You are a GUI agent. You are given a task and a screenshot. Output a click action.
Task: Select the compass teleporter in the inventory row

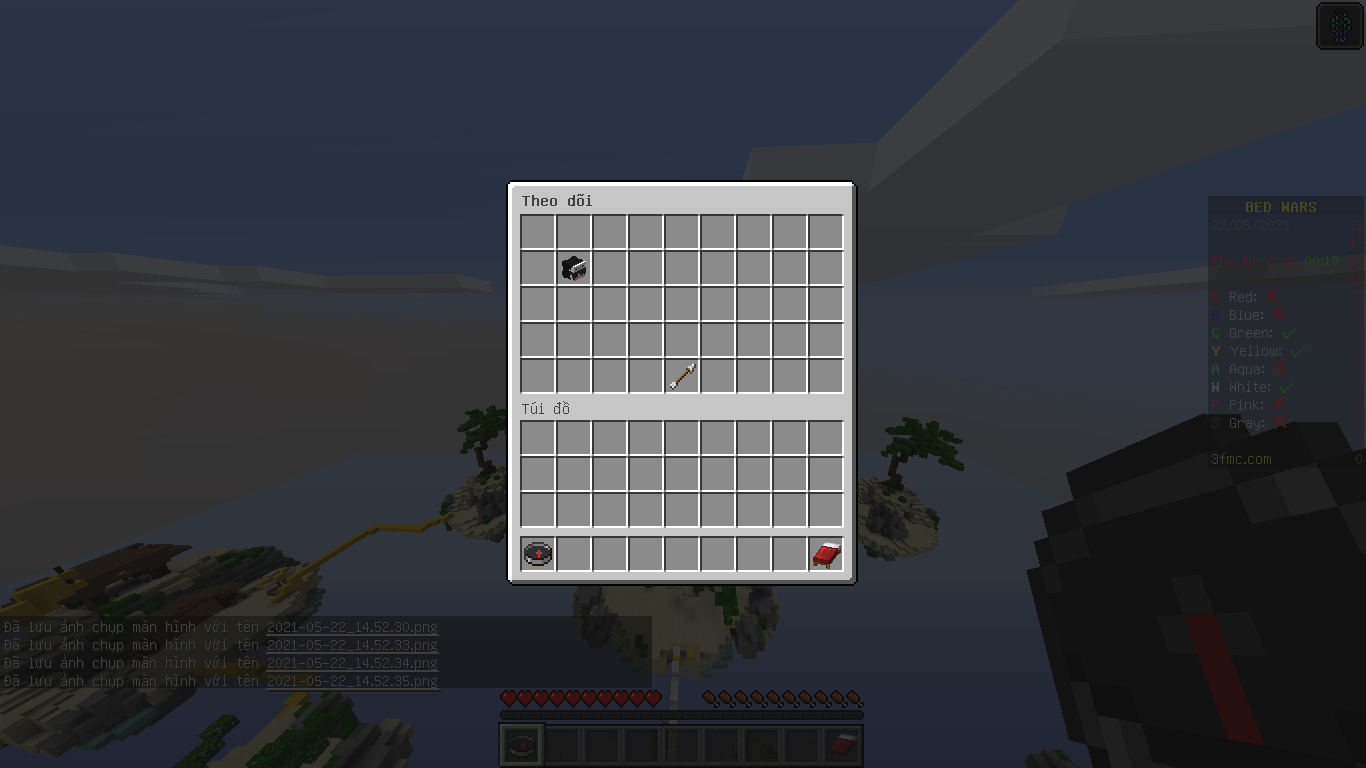click(x=537, y=553)
